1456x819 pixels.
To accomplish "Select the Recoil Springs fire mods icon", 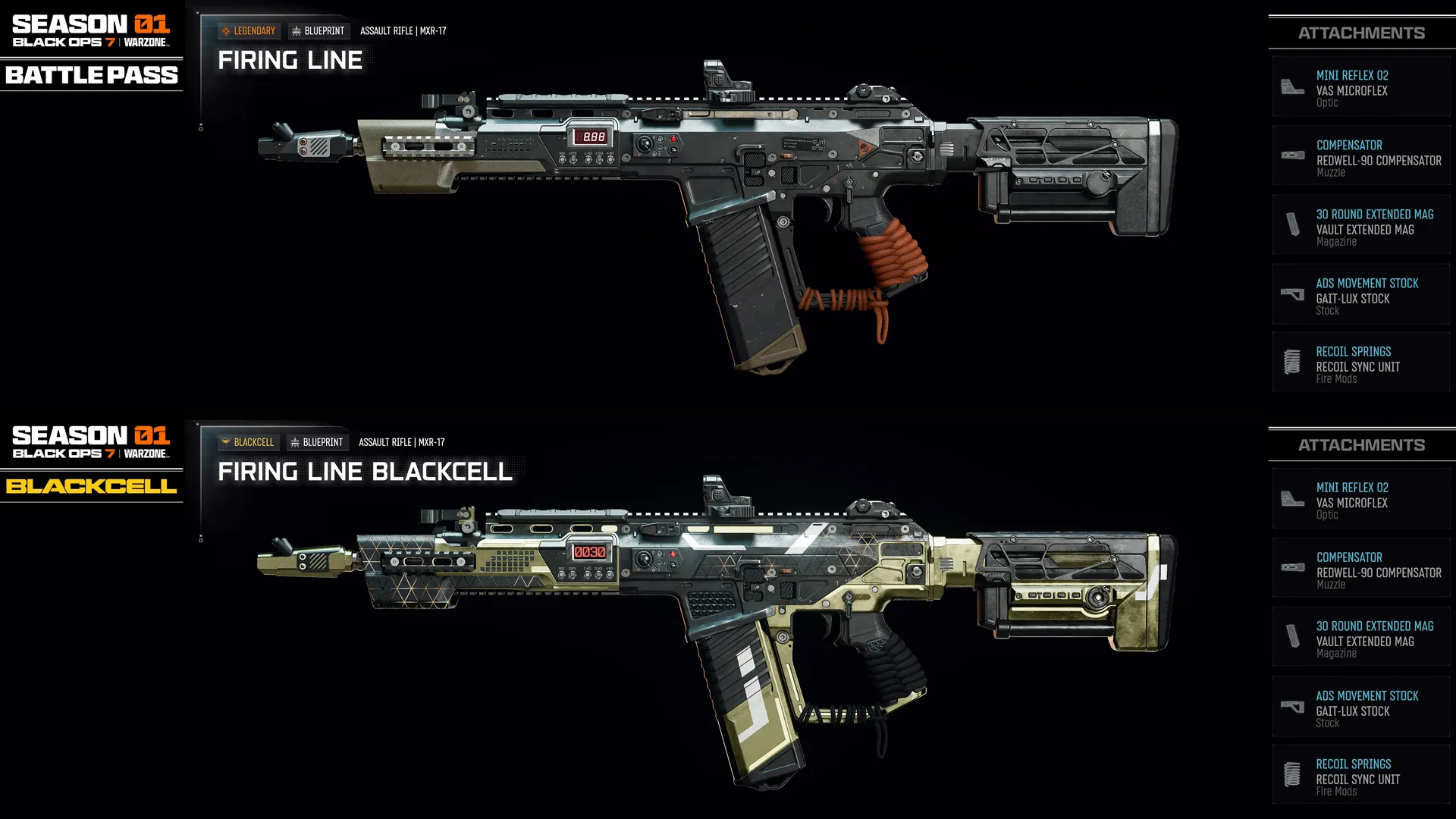I will [x=1292, y=362].
